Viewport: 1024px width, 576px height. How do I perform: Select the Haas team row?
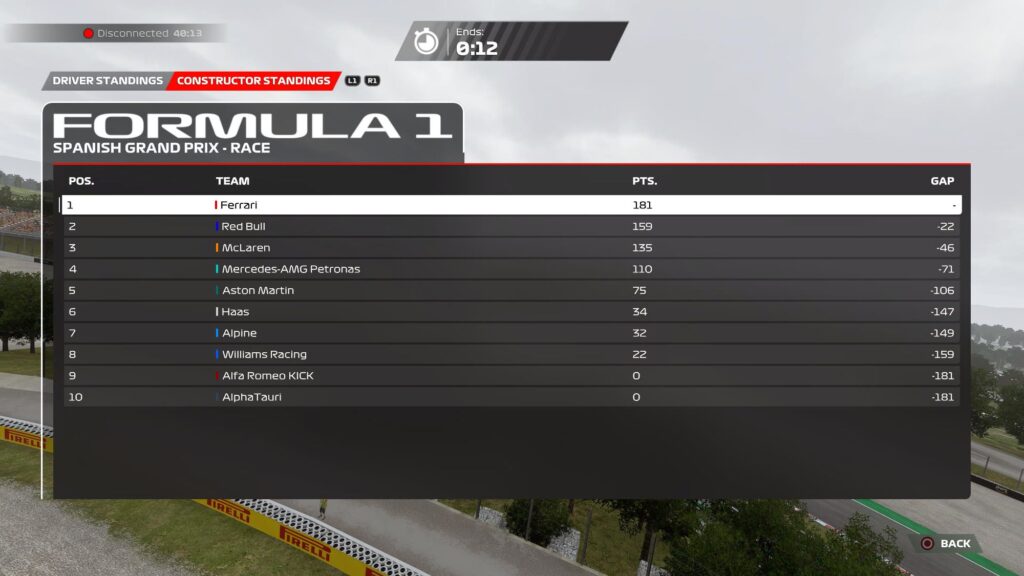pos(510,312)
